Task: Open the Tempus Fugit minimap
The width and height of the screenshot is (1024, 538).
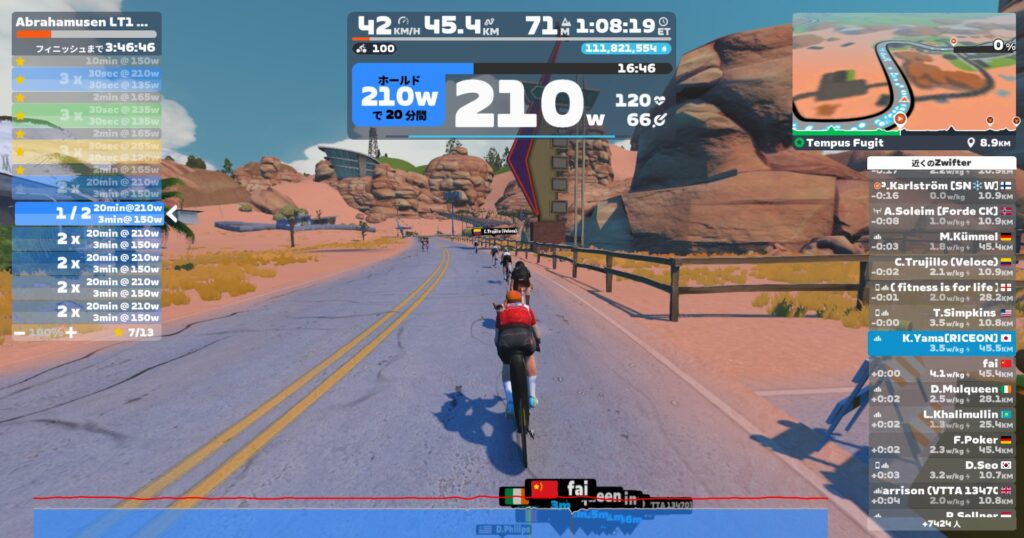Action: pos(905,75)
